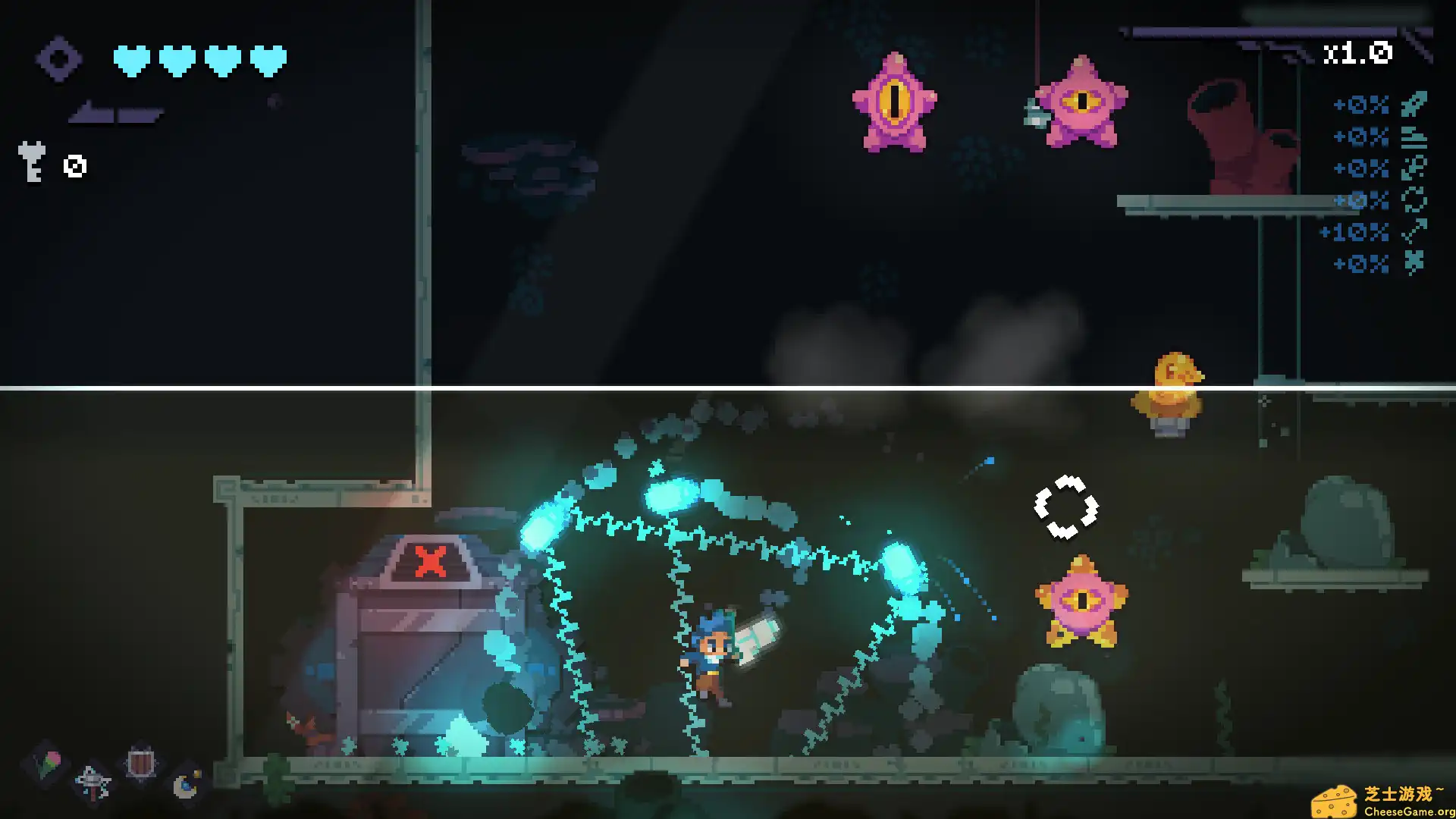The image size is (1456, 819).
Task: Click the purple progress bar under the hearts
Action: pos(115,115)
